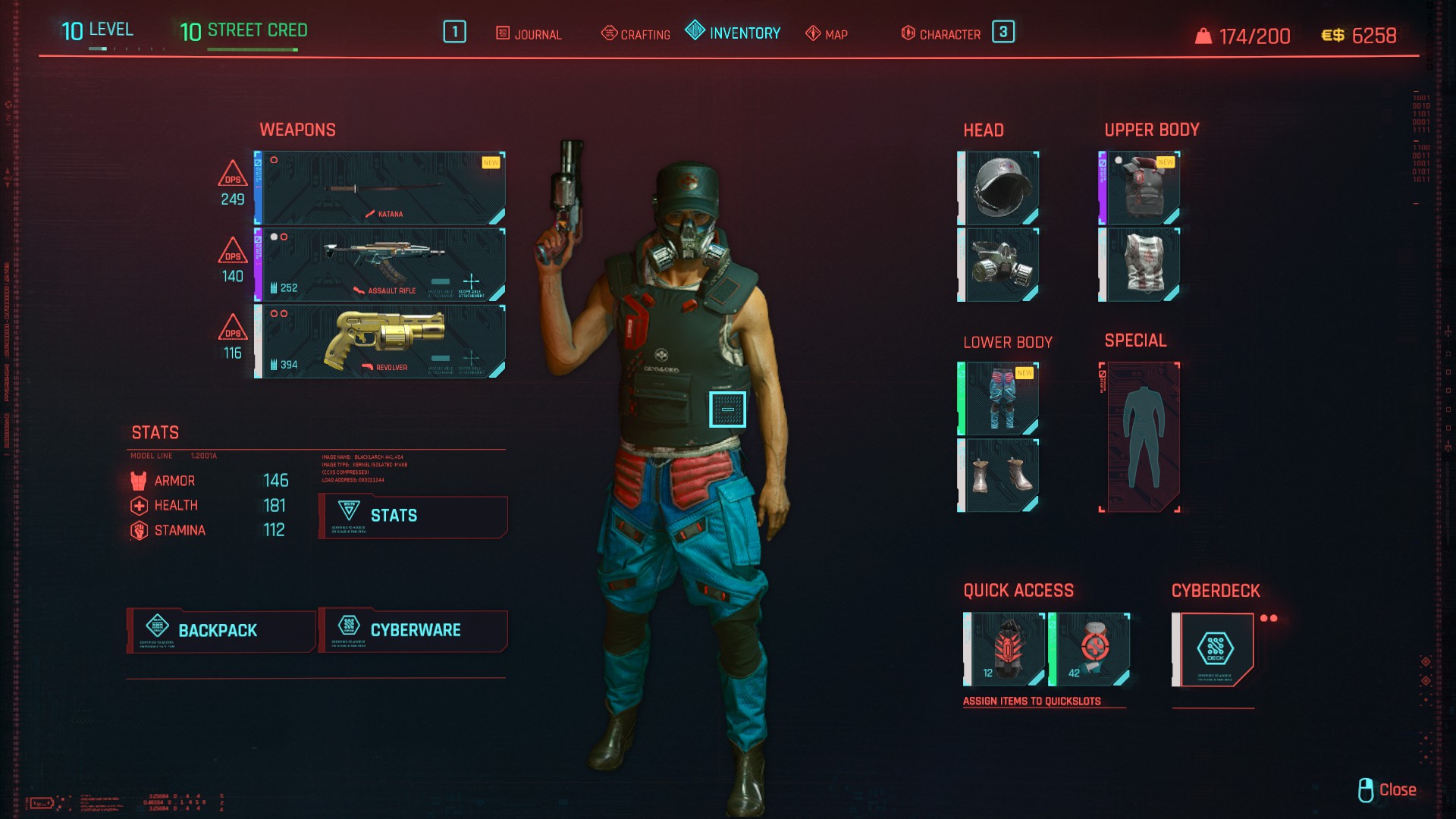1456x819 pixels.
Task: Choose the boots slot
Action: click(999, 475)
